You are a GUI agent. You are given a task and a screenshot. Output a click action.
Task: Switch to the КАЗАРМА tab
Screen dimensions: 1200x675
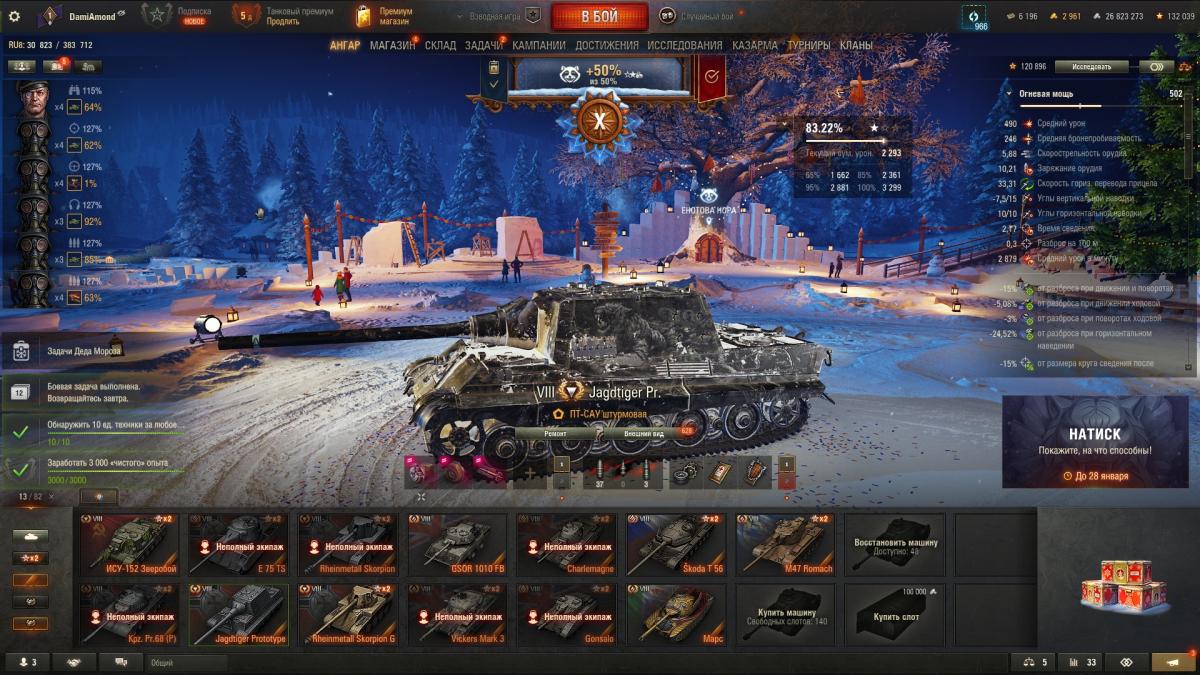(x=754, y=45)
